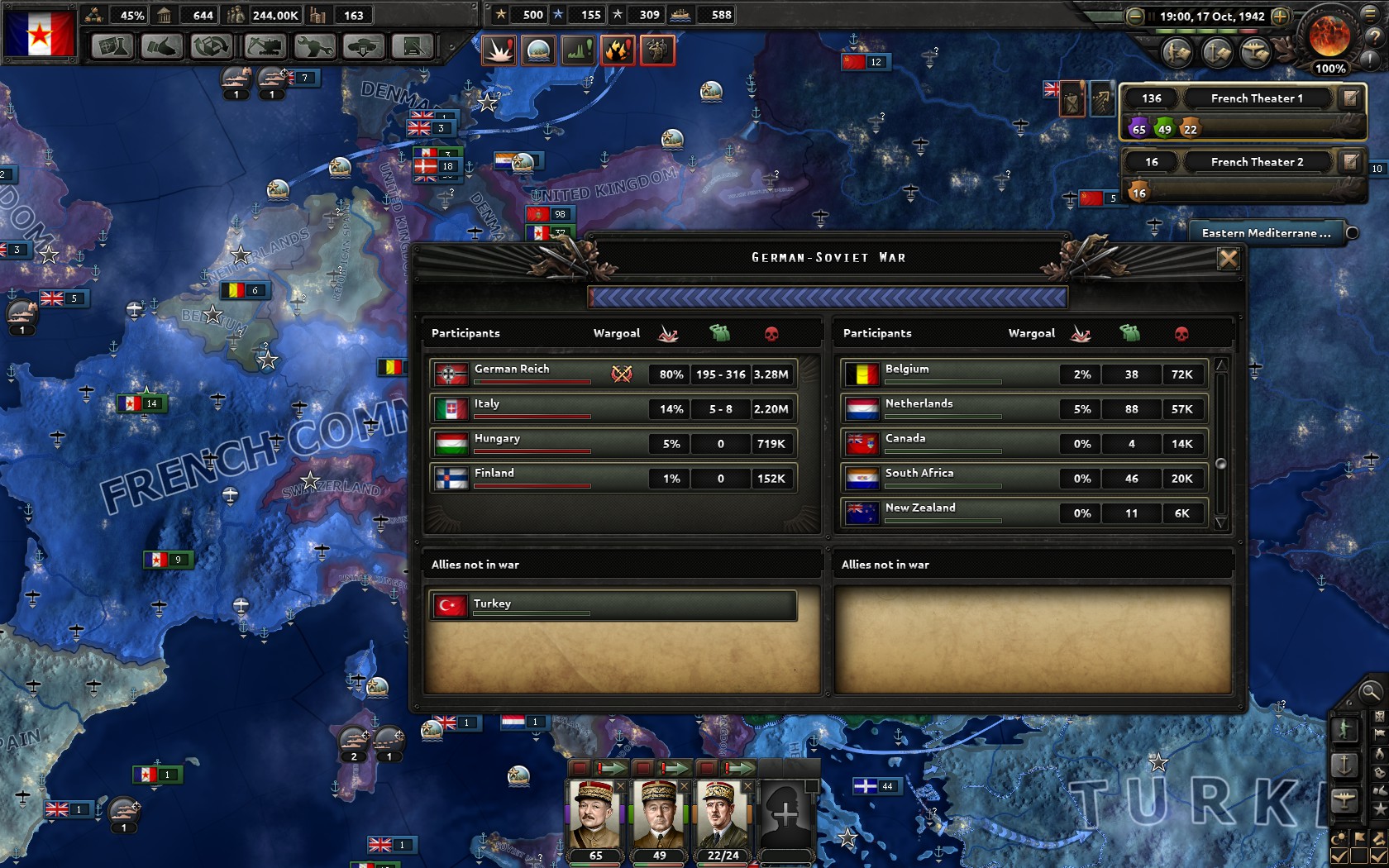Open the Production wrench menu
This screenshot has width=1389, height=868.
(x=313, y=47)
